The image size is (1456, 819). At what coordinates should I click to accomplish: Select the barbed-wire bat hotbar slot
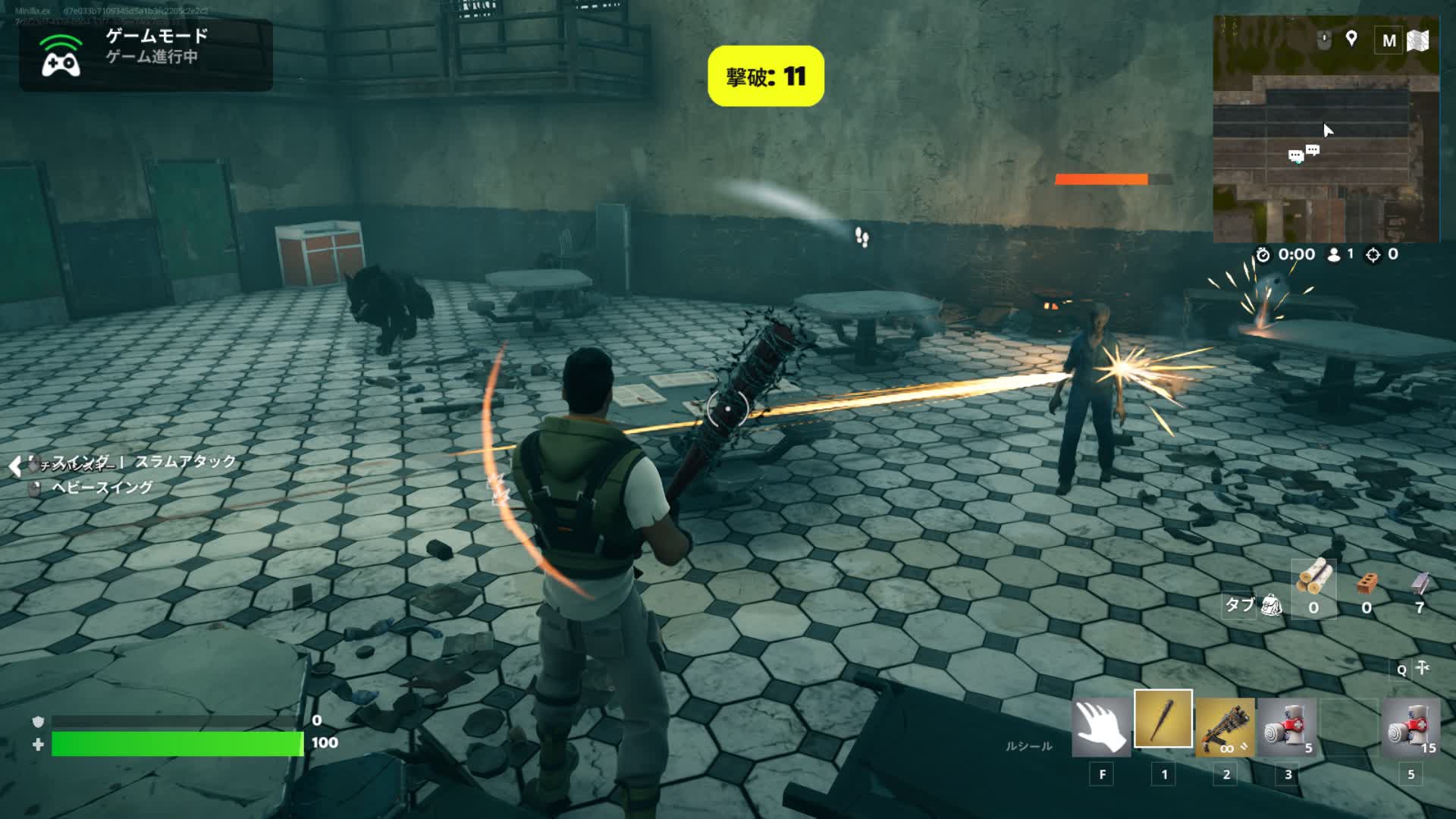[x=1163, y=719]
